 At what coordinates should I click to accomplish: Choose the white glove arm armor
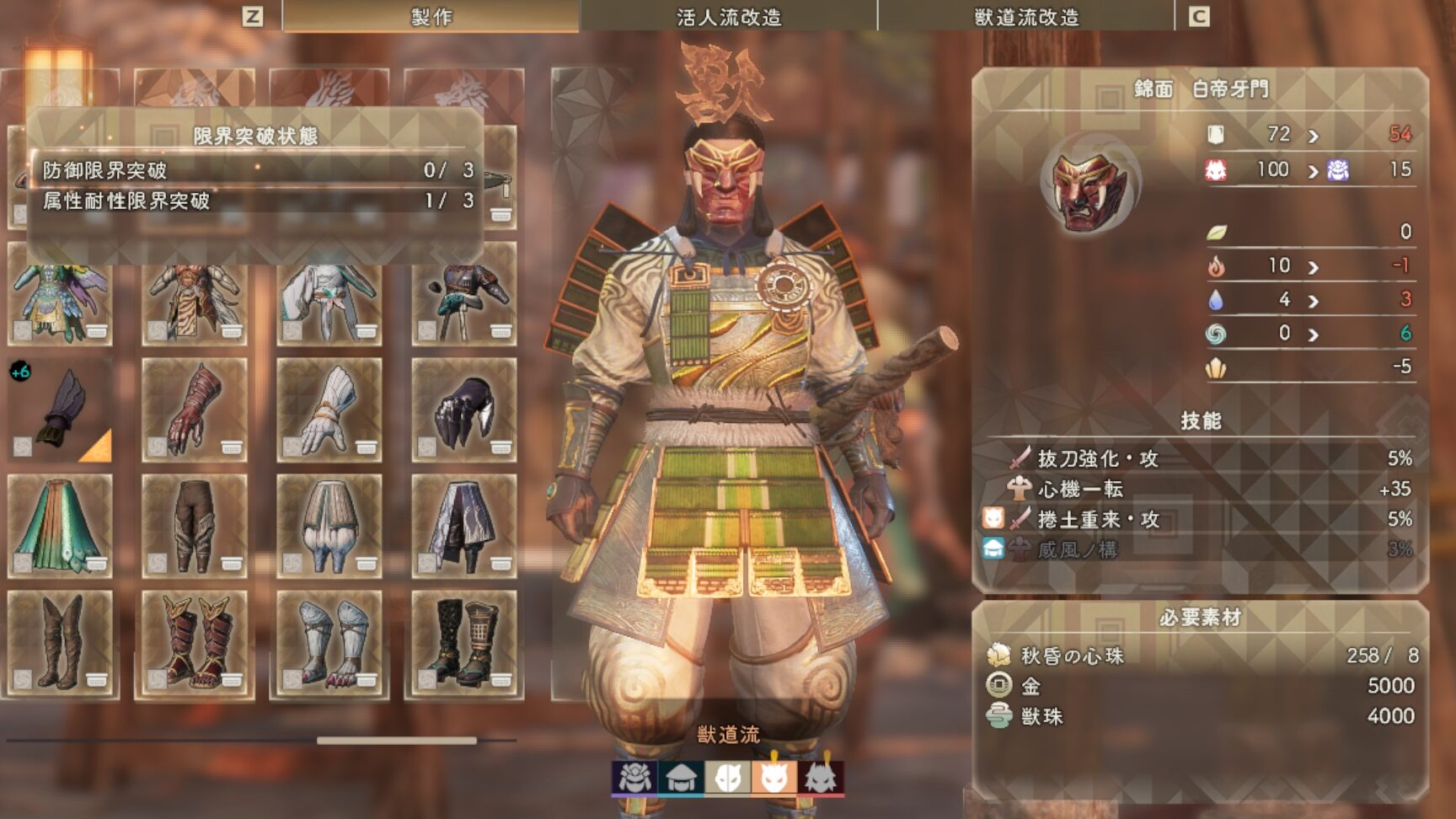coord(329,410)
